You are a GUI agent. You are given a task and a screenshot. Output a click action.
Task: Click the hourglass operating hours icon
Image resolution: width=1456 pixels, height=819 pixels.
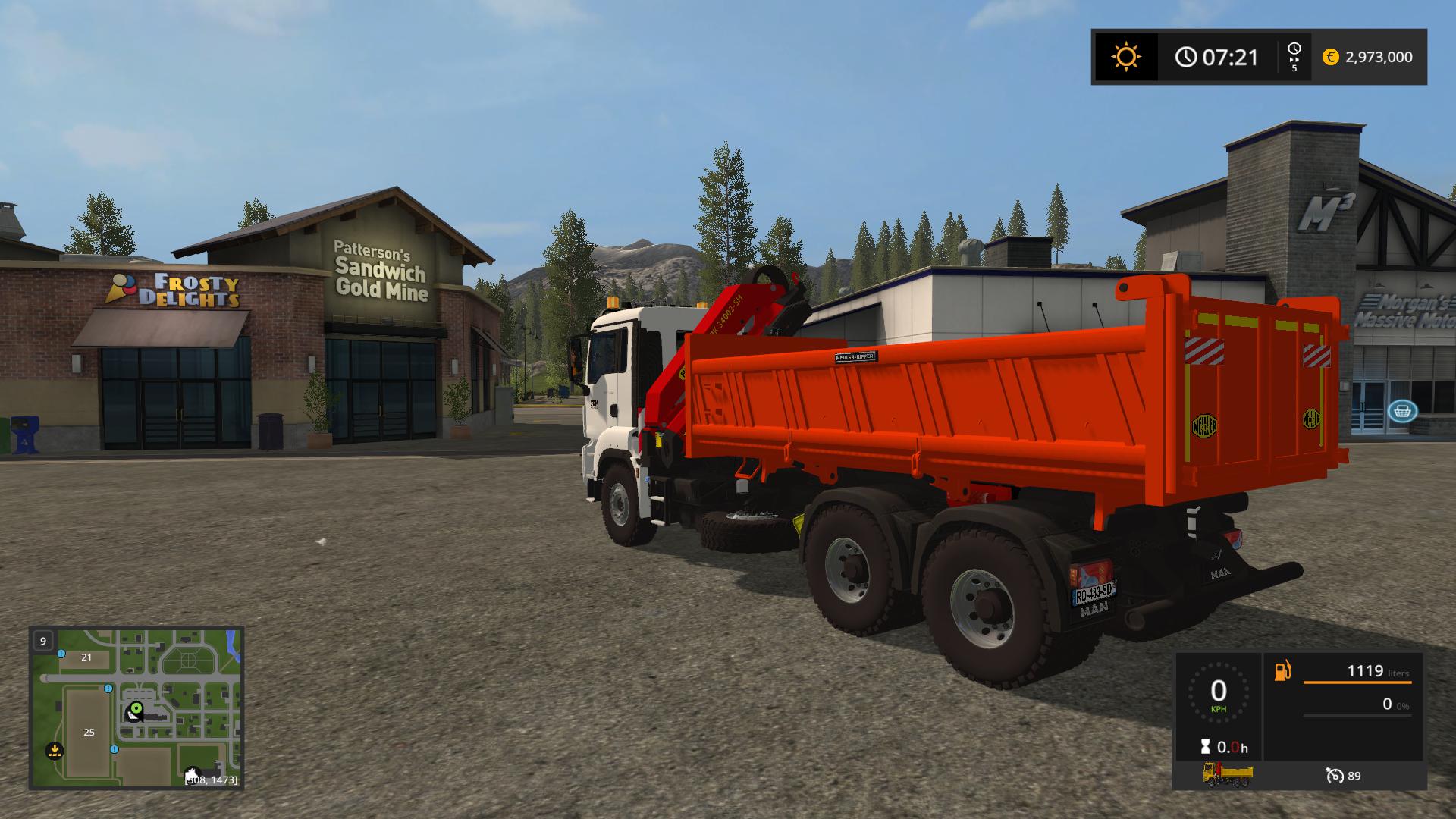coord(1205,746)
